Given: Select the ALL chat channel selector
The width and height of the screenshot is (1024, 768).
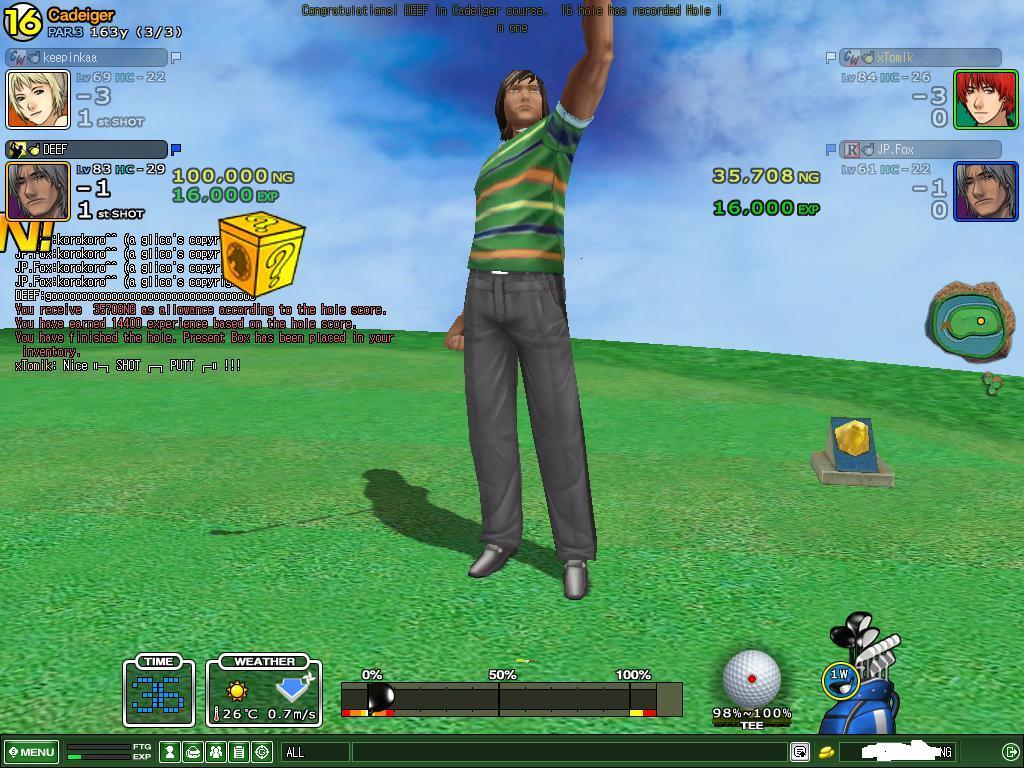Looking at the screenshot, I should click(x=316, y=752).
